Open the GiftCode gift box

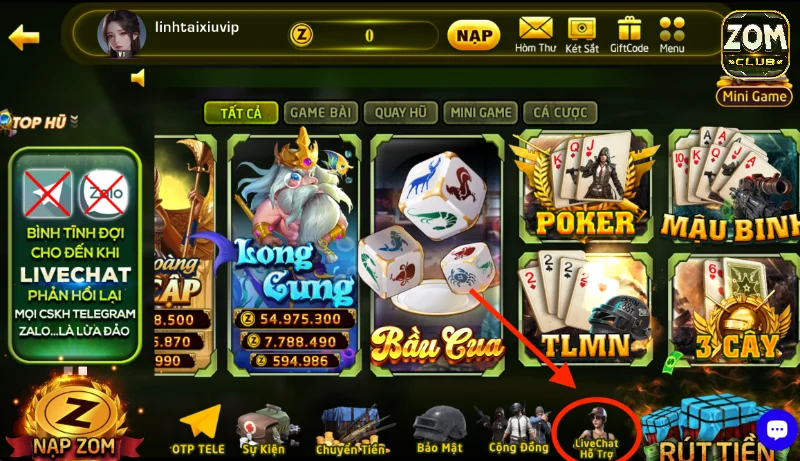click(x=629, y=34)
